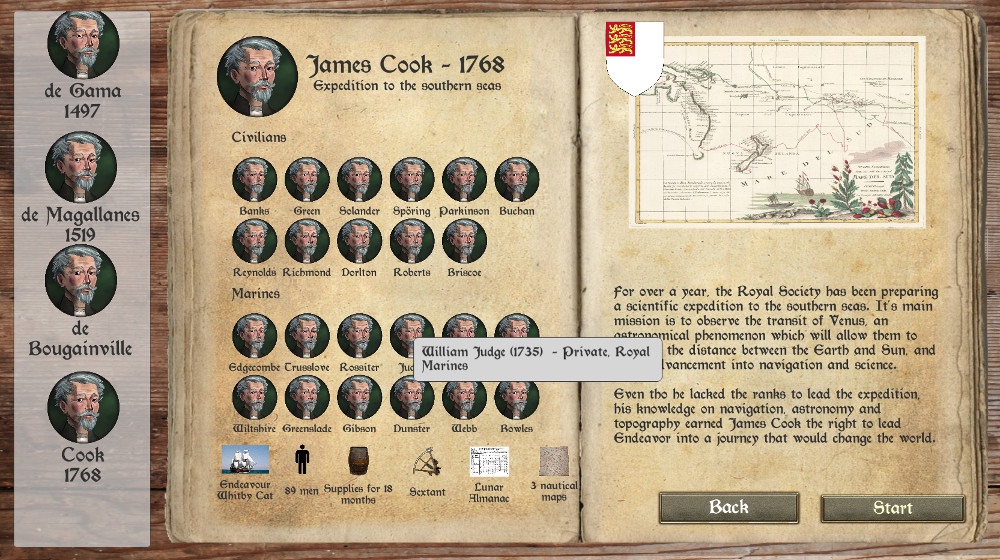Pick the Briscoe civilian portrait
1000x560 pixels.
coord(464,241)
